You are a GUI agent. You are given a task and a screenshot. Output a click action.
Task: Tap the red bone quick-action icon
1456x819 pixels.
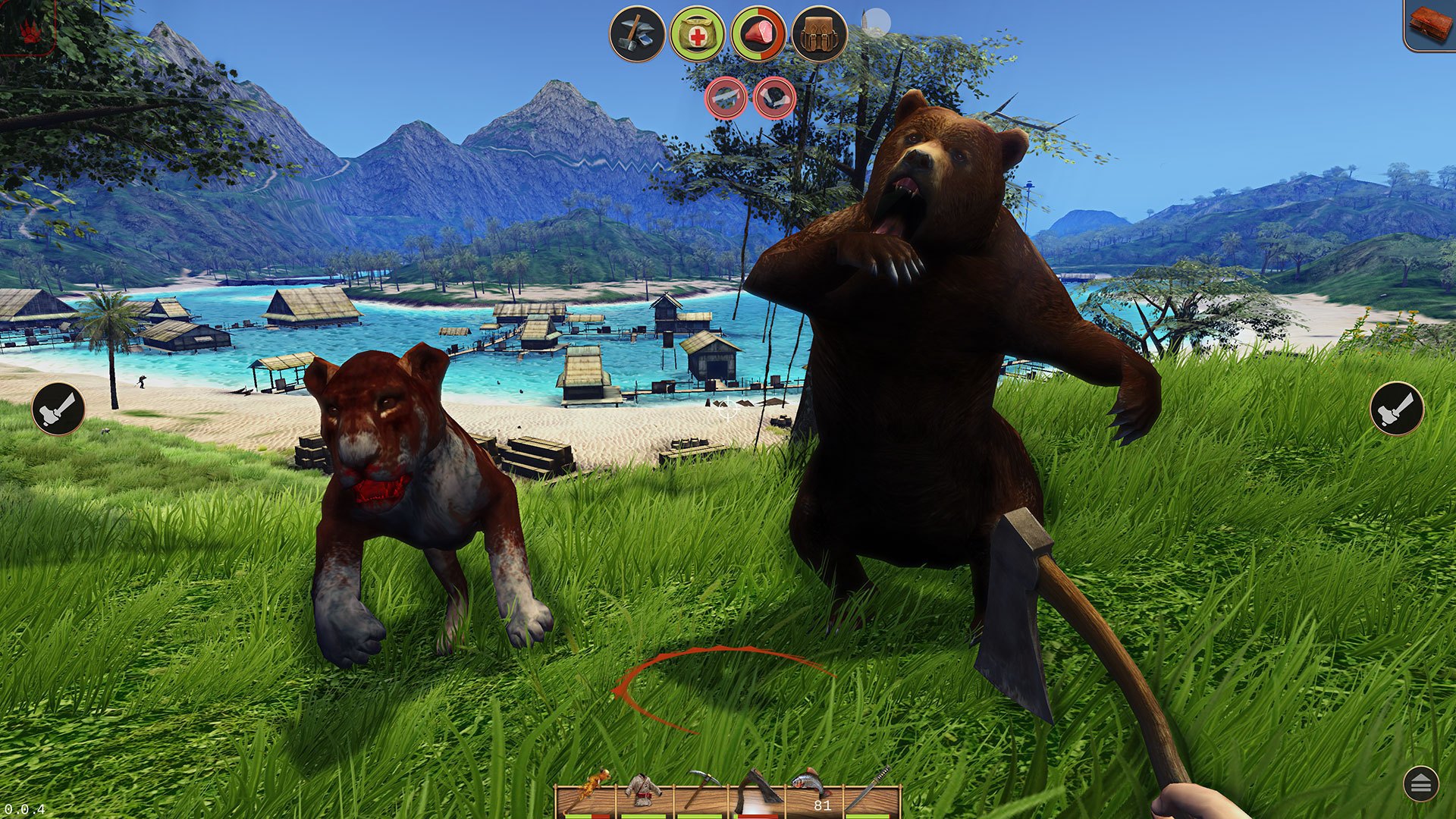pyautogui.click(x=775, y=97)
